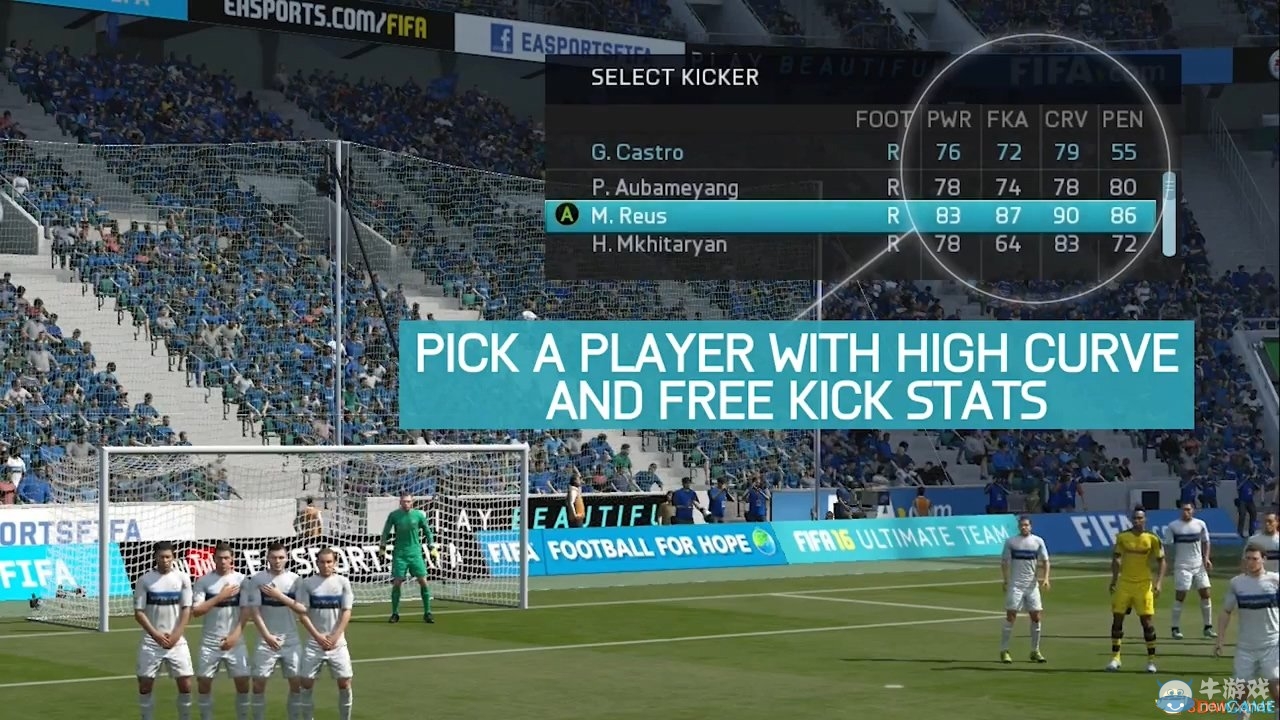The image size is (1280, 720).
Task: Click the CRV column header
Action: (1065, 119)
